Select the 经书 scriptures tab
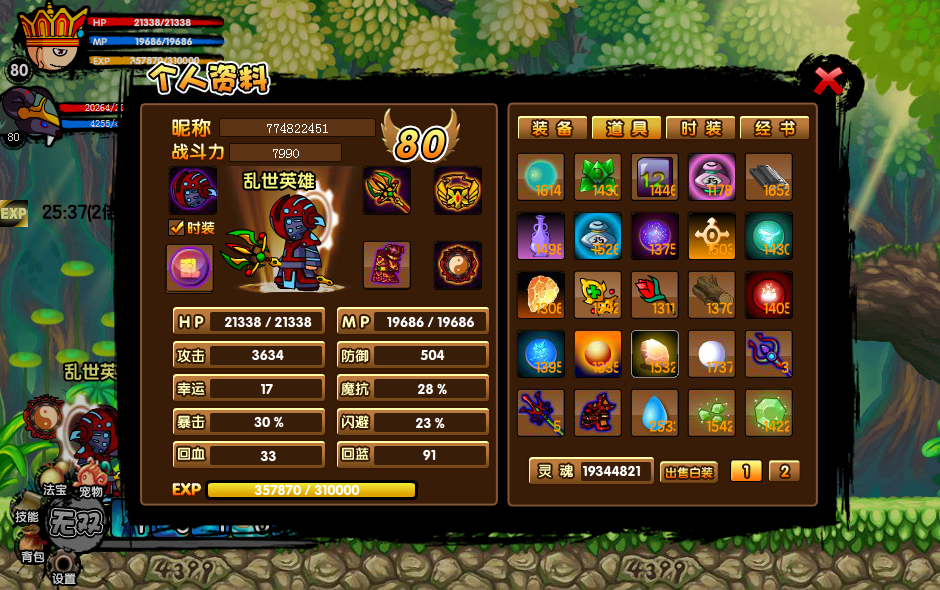Image resolution: width=940 pixels, height=590 pixels. (774, 128)
